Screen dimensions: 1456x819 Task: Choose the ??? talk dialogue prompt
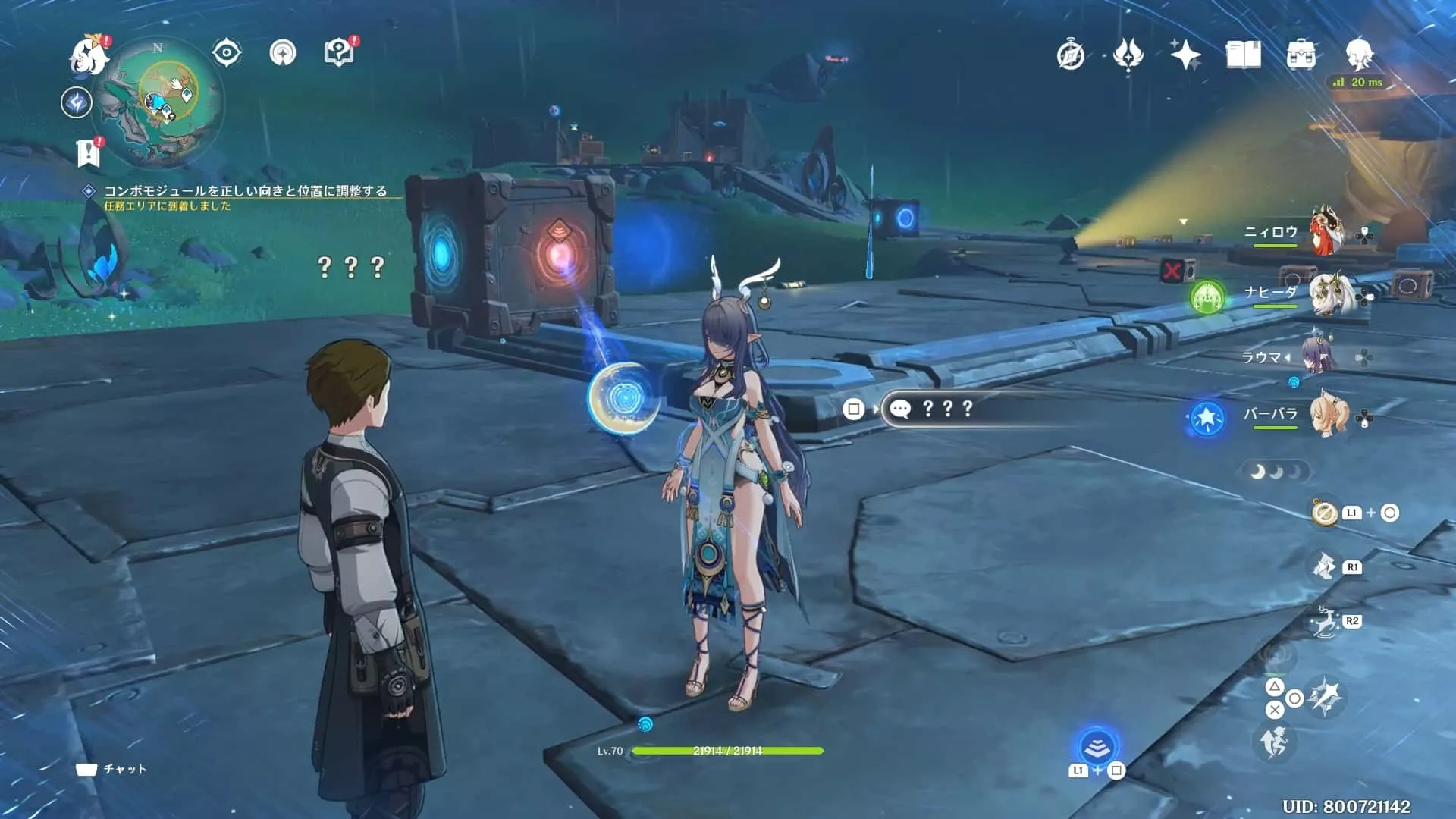(x=948, y=409)
